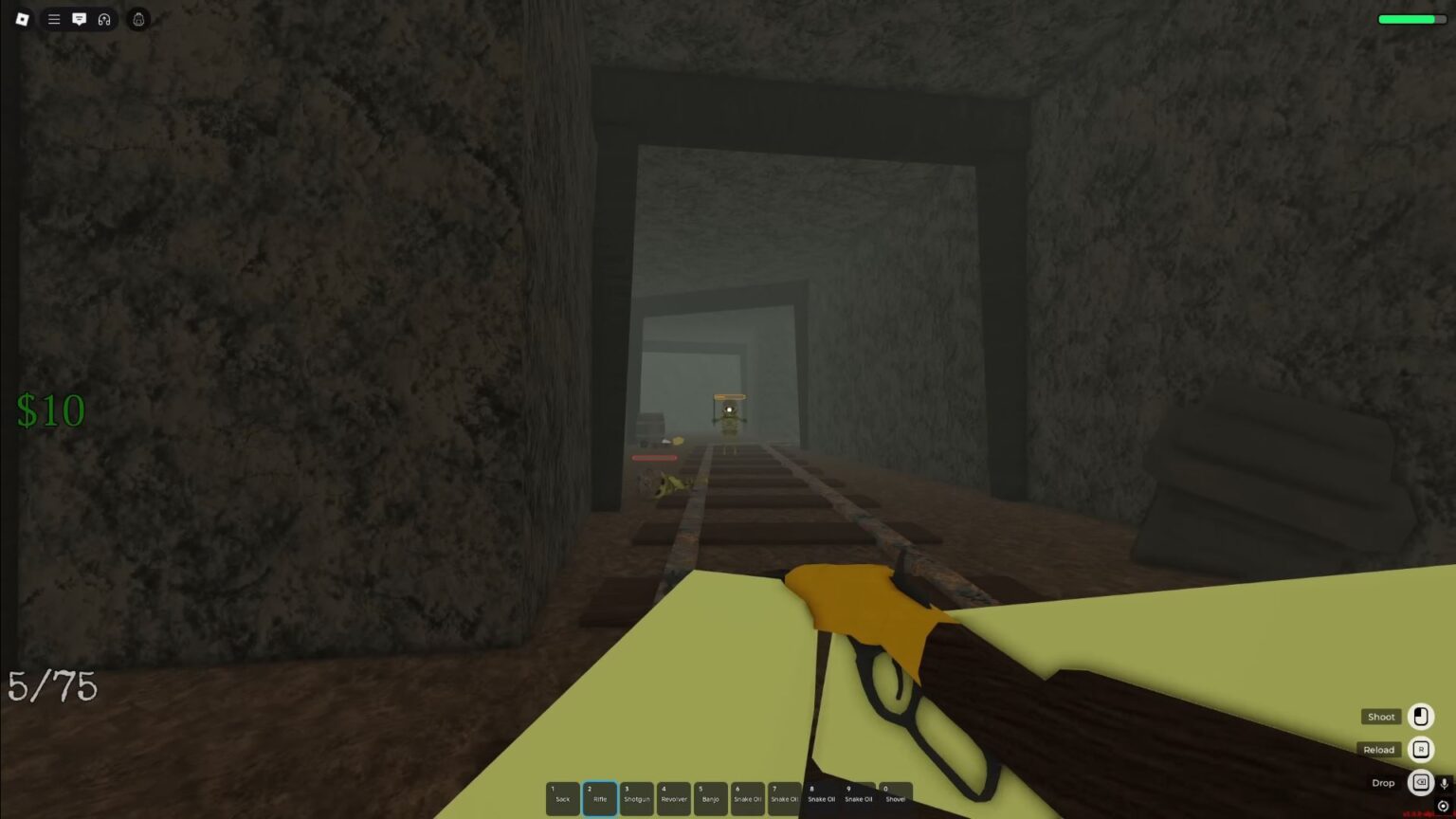Click the green health bar

tap(1410, 18)
